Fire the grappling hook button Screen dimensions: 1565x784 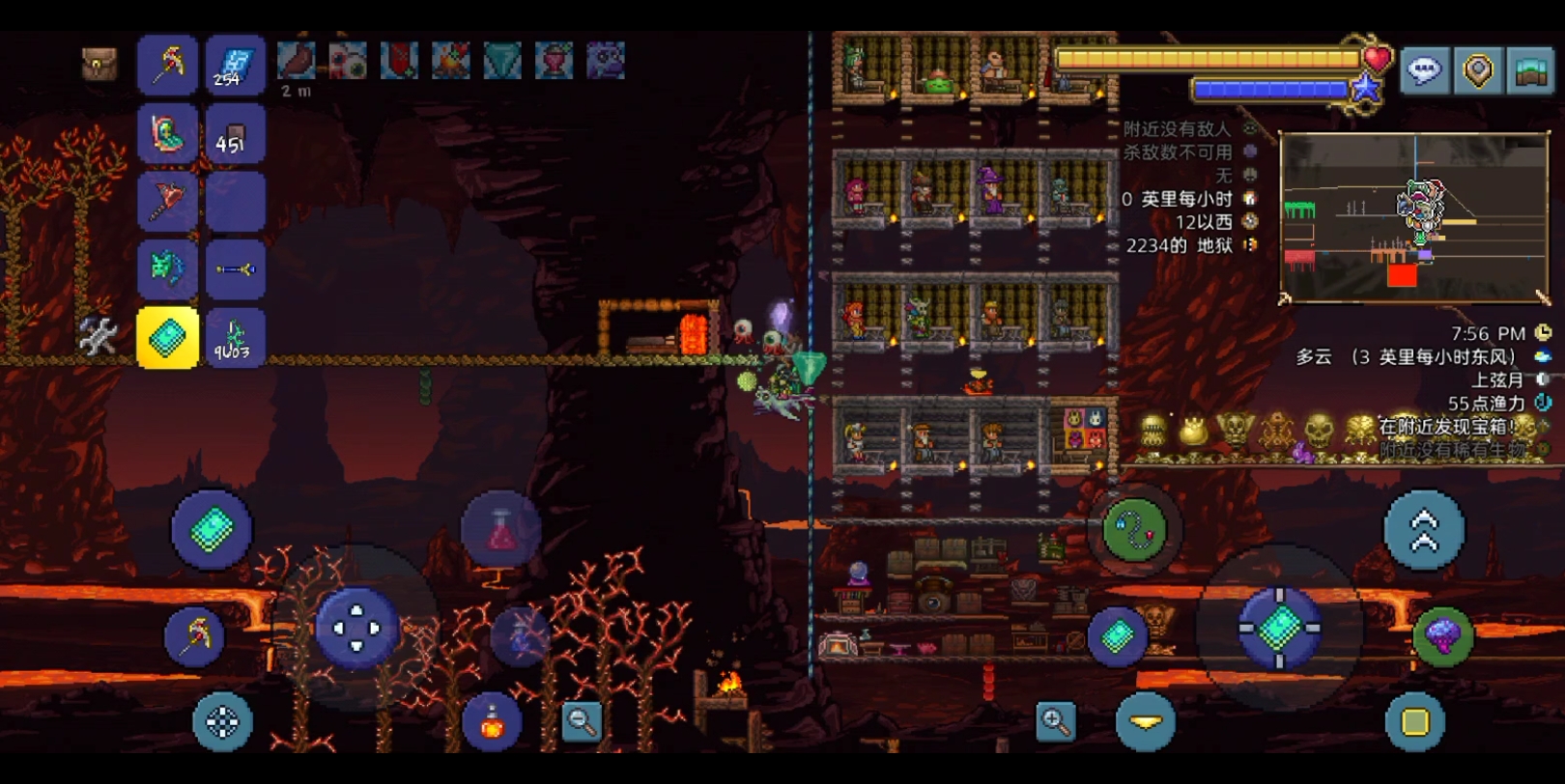pyautogui.click(x=1134, y=529)
